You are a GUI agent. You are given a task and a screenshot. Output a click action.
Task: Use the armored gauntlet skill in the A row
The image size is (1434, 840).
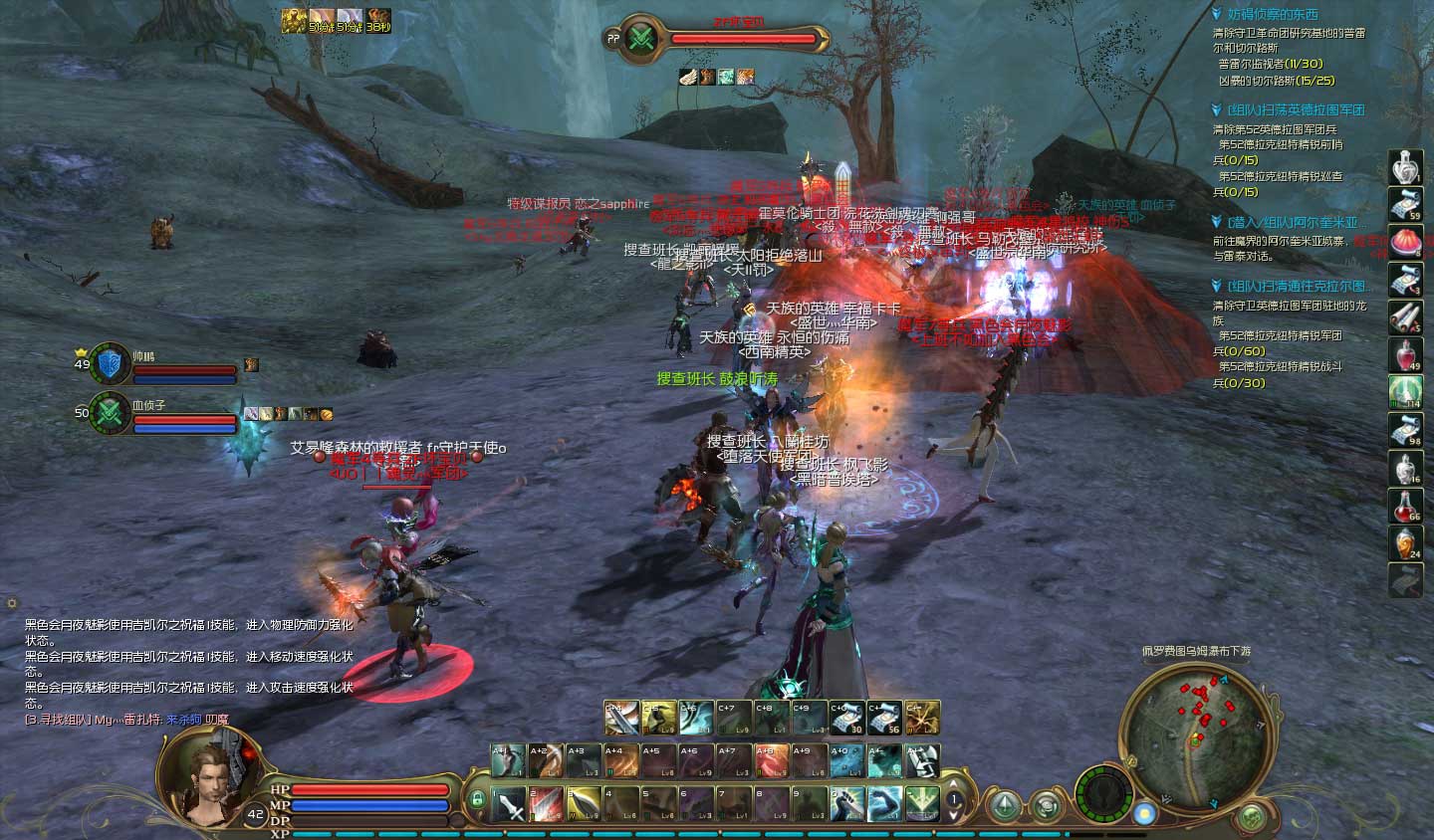coord(922,761)
